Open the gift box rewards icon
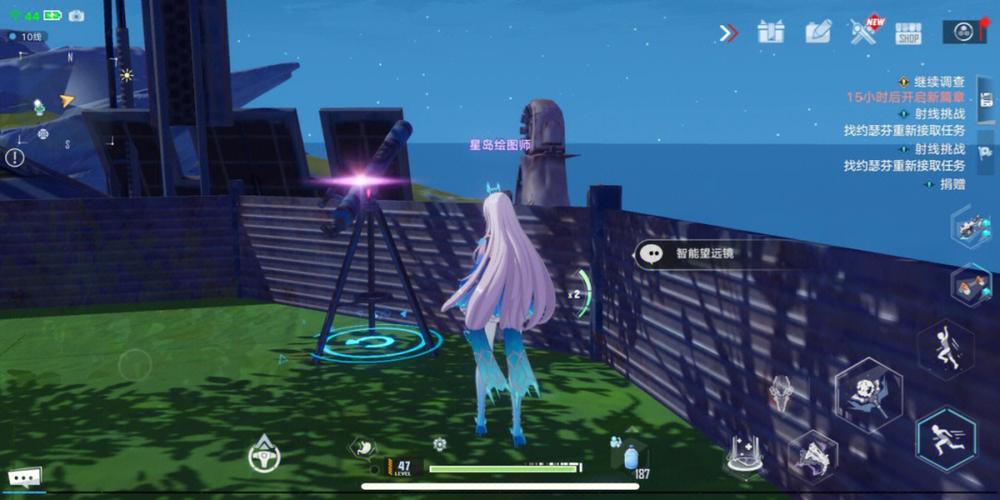Screen dimensions: 1000x500 [x=771, y=32]
